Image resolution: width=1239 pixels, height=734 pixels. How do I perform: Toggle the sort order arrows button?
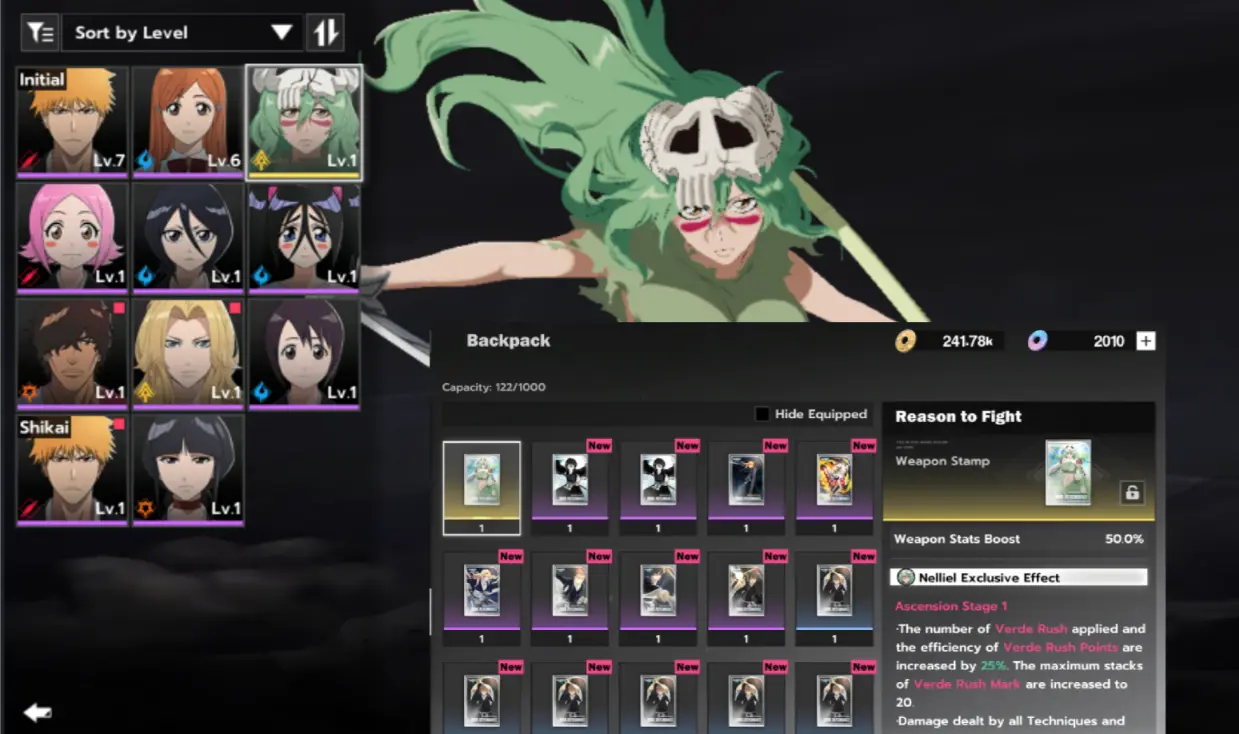click(x=327, y=33)
